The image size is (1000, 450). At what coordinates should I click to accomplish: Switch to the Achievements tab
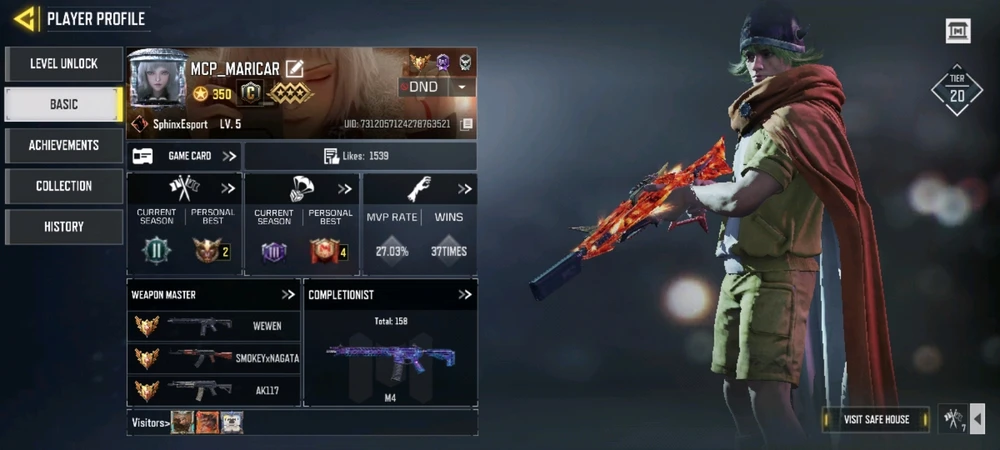[x=64, y=145]
